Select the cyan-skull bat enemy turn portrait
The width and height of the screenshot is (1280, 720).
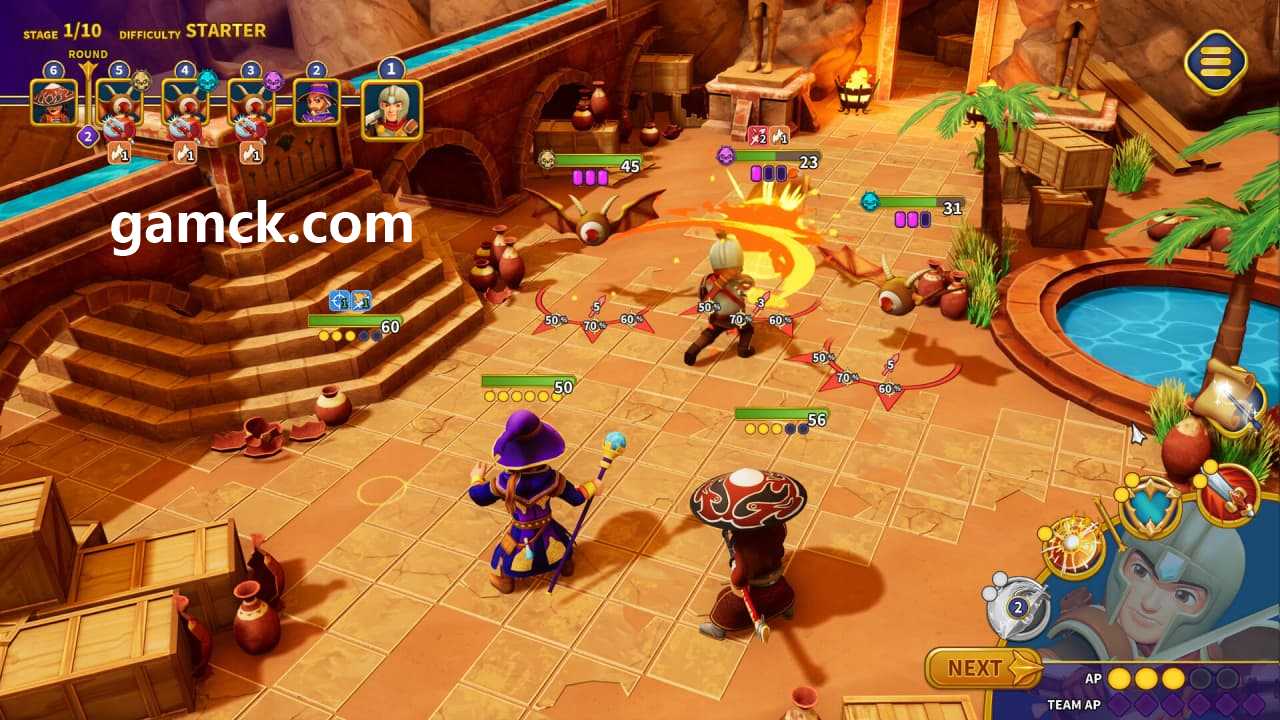185,102
